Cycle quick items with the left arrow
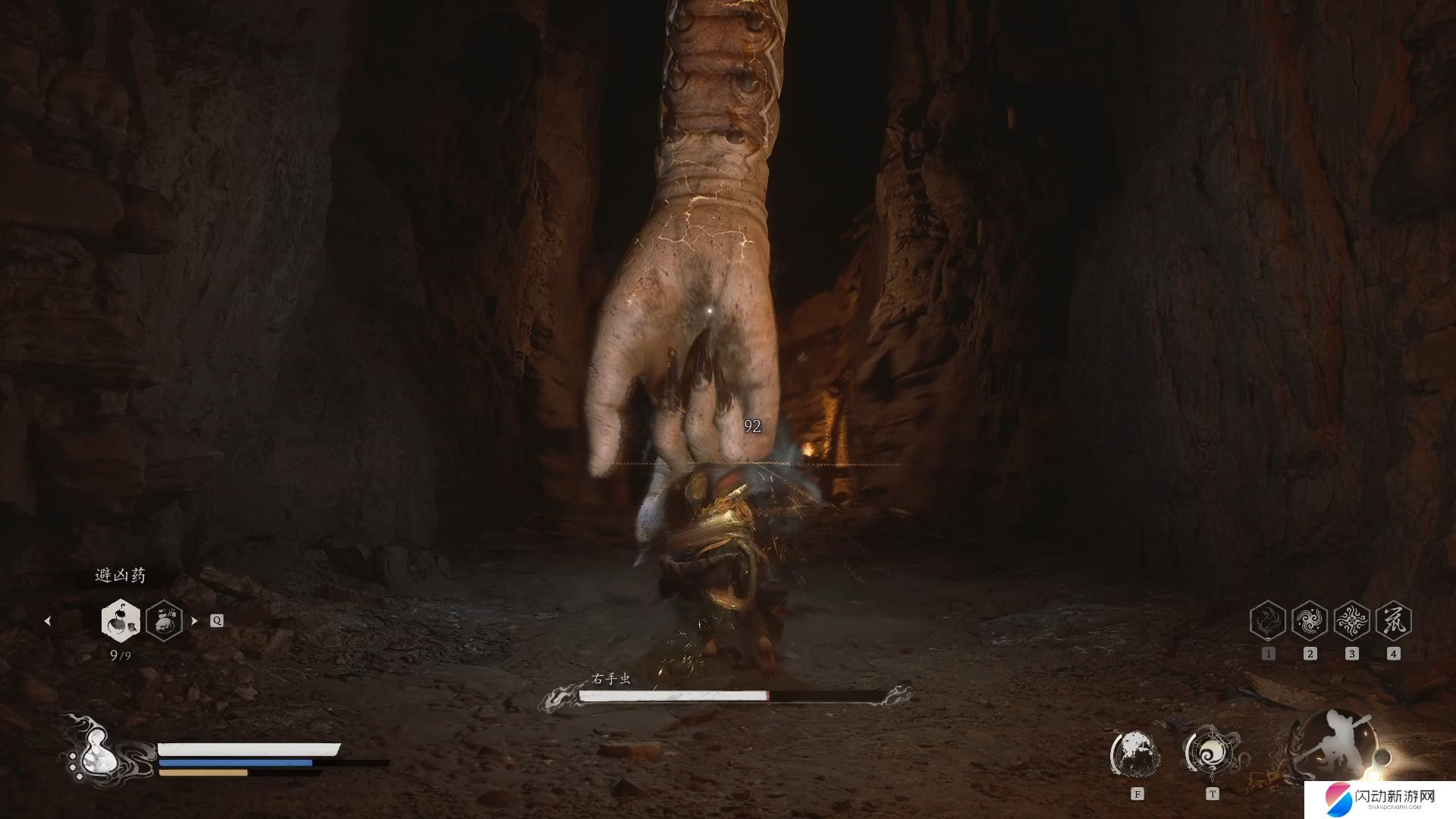 point(48,620)
